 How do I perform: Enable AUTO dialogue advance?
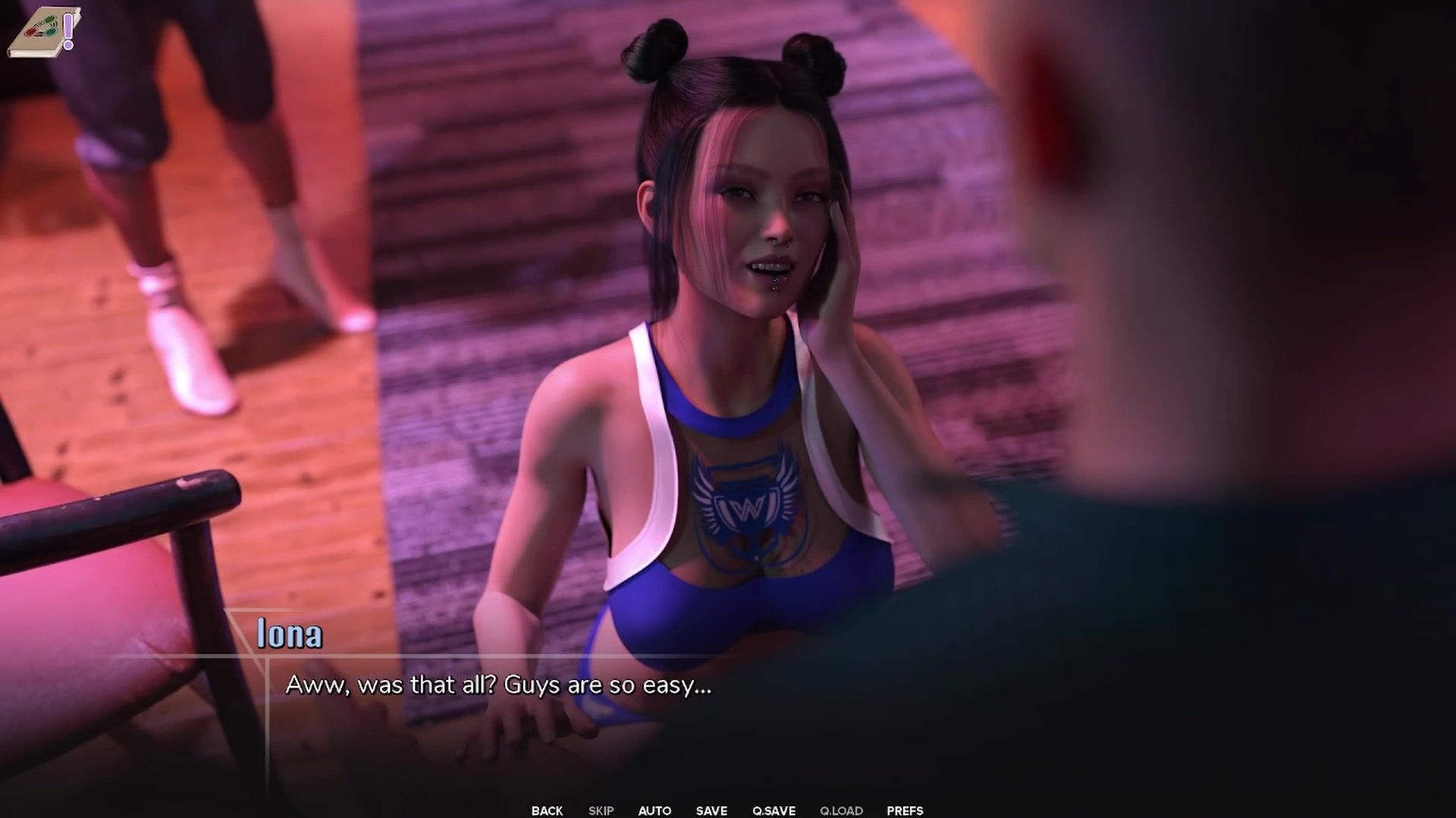654,810
